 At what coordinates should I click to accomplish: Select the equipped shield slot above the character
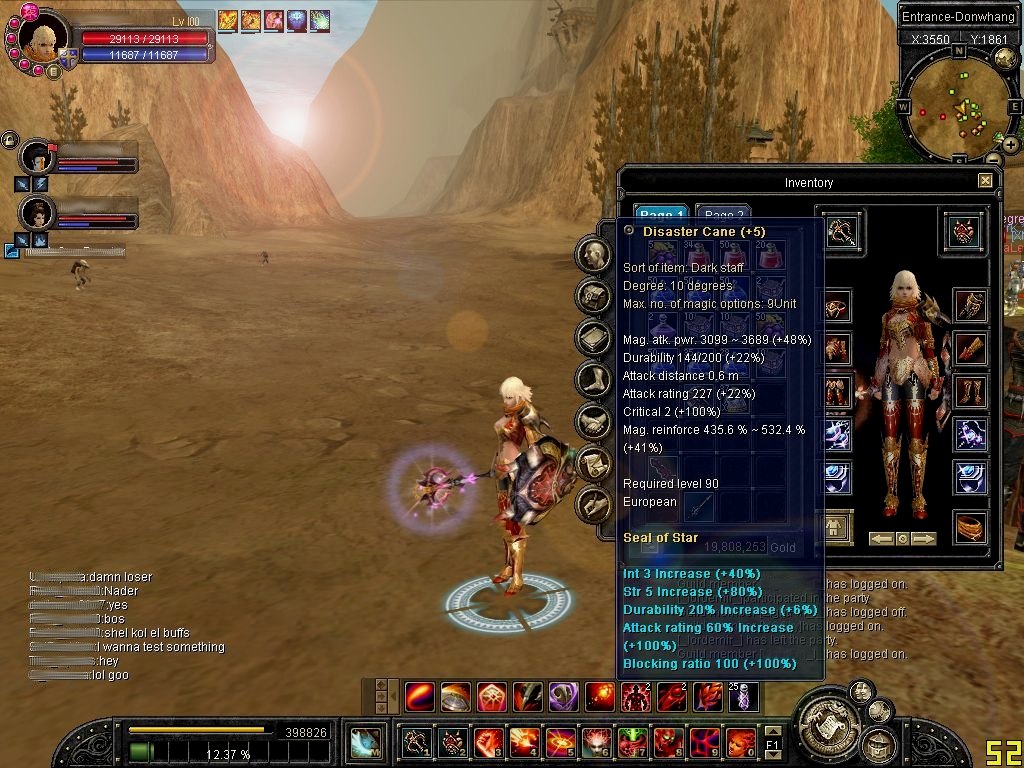click(963, 231)
